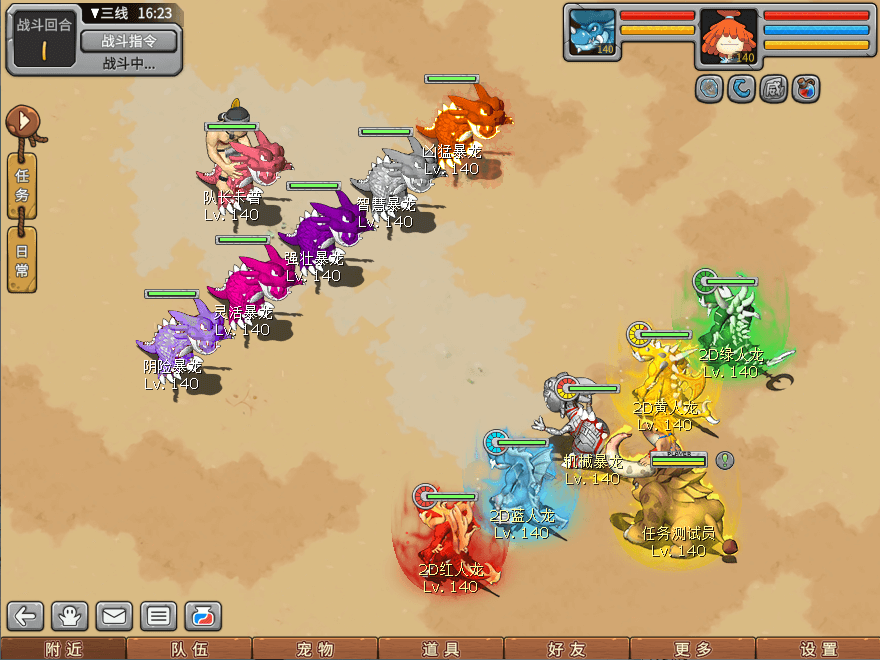Open the 好友 friends tab

567,649
